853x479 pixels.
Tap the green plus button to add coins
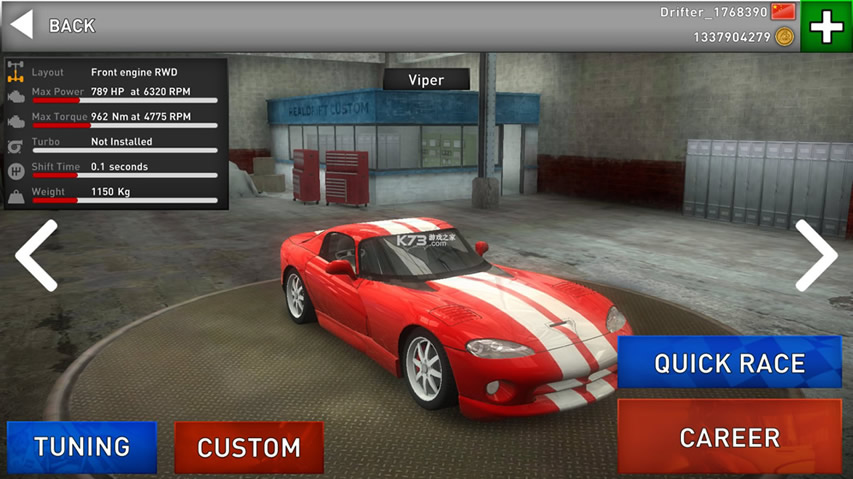826,26
